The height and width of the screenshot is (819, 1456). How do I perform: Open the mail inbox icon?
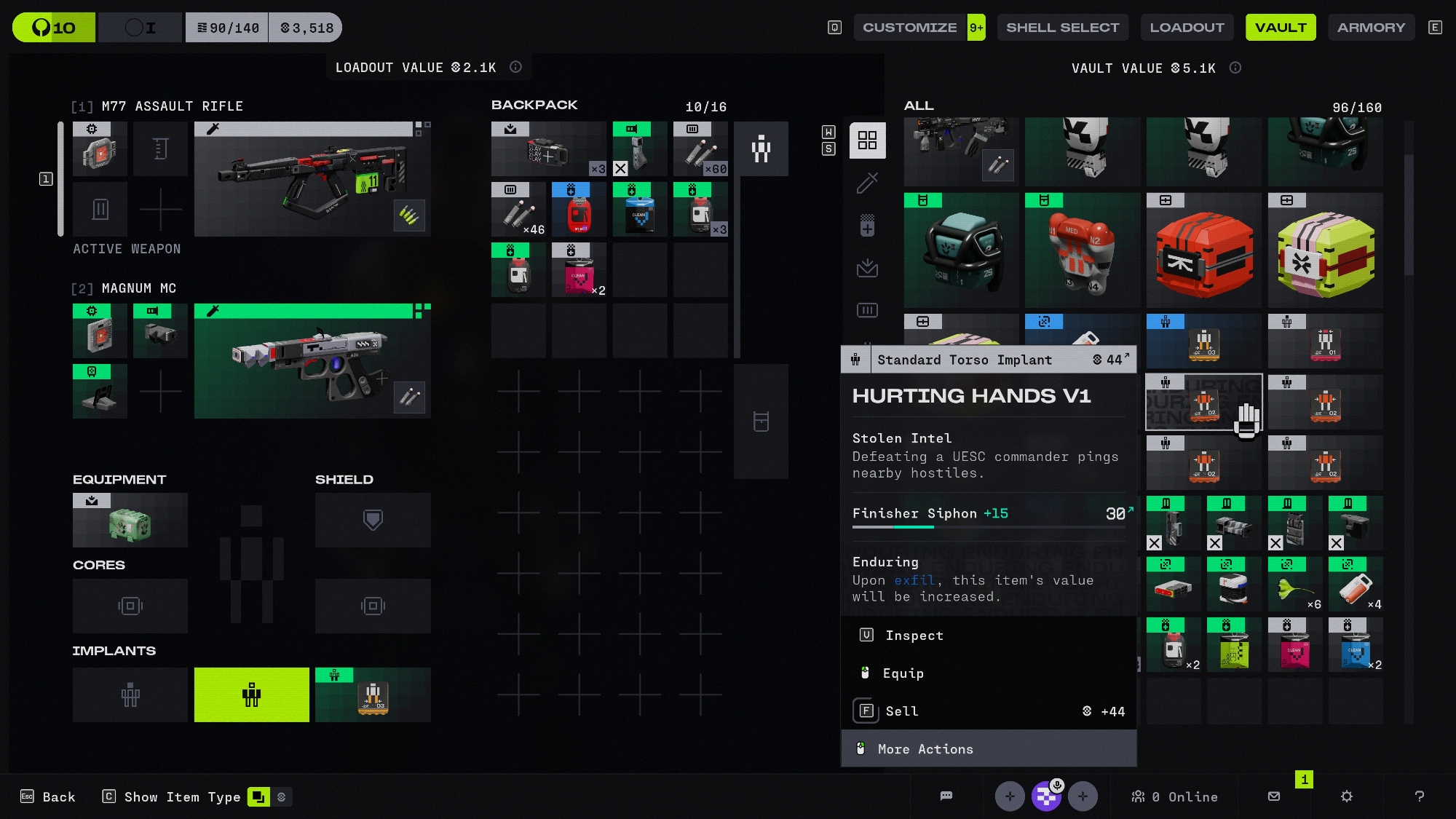[1274, 796]
